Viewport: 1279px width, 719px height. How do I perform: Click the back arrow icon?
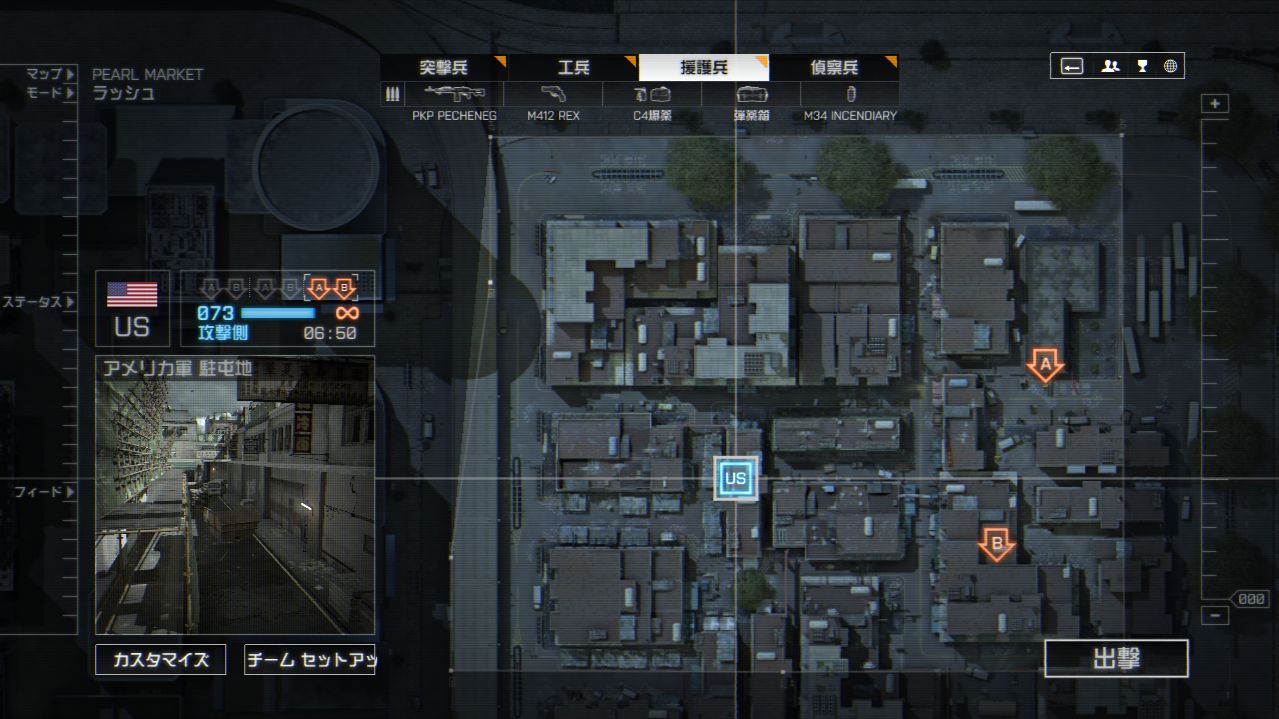click(1072, 67)
